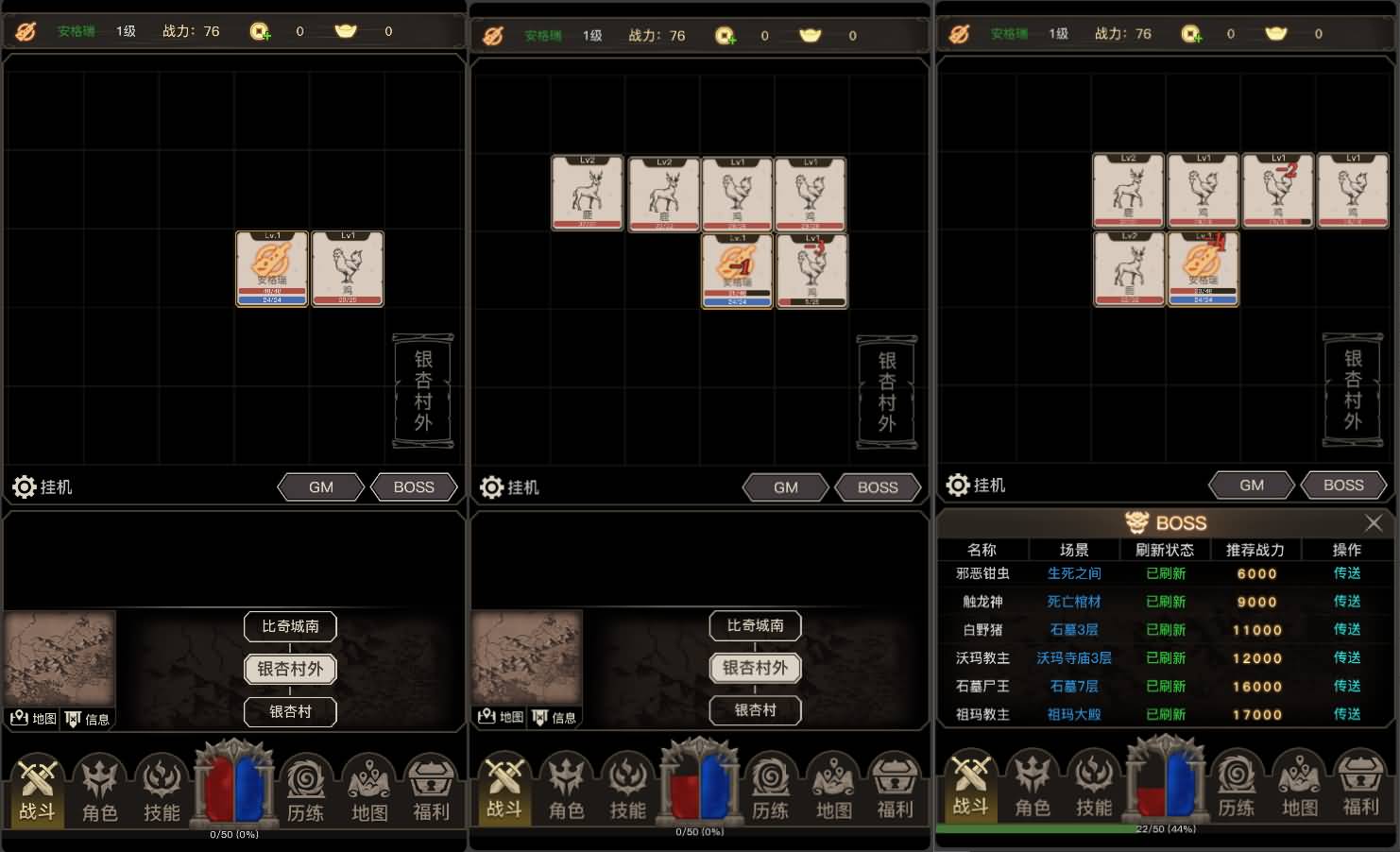Teleport to the 沃玛教主 boss
Viewport: 1400px width, 852px height.
pos(1346,658)
